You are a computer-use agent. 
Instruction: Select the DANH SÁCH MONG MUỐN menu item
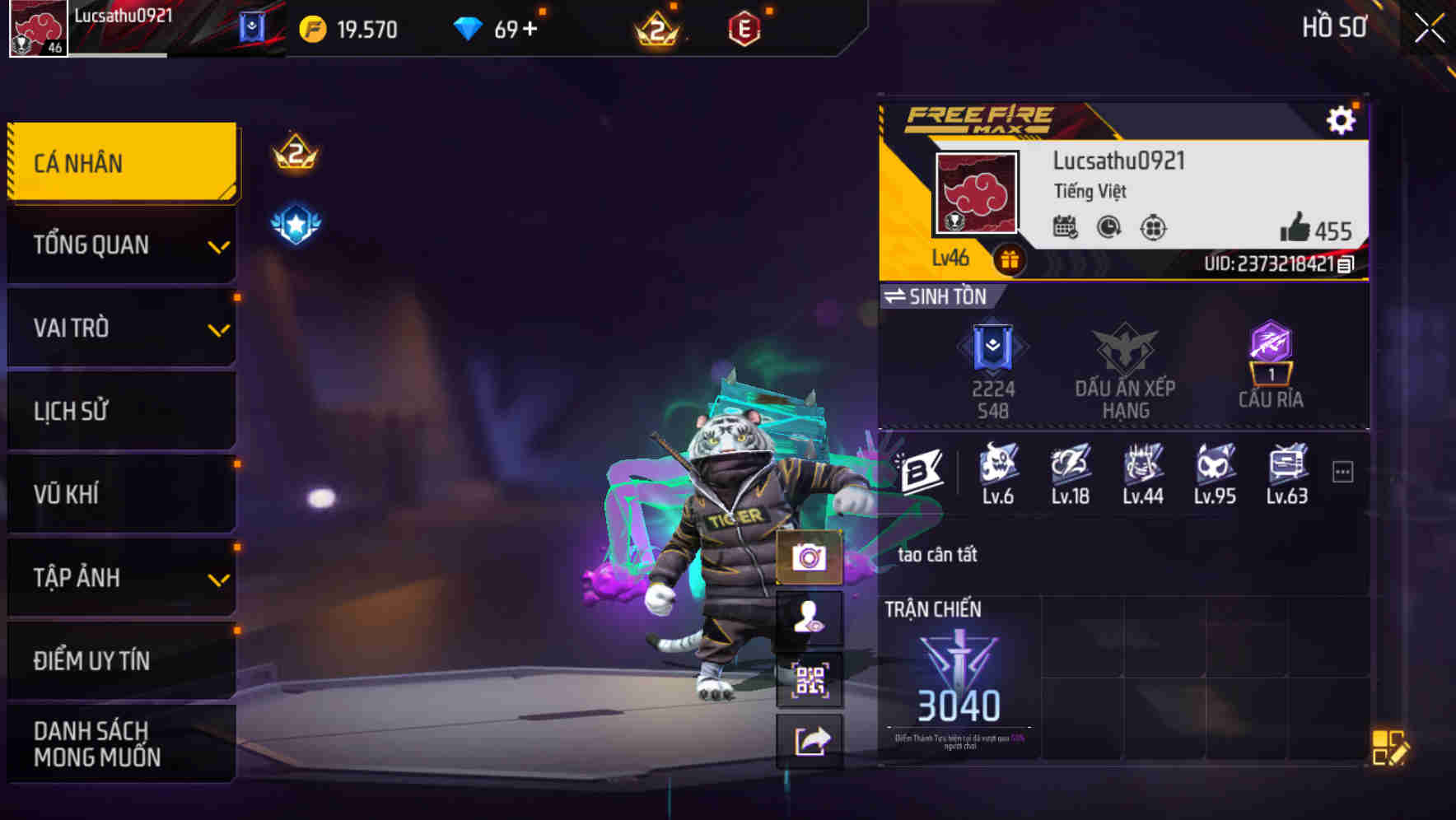pos(107,743)
